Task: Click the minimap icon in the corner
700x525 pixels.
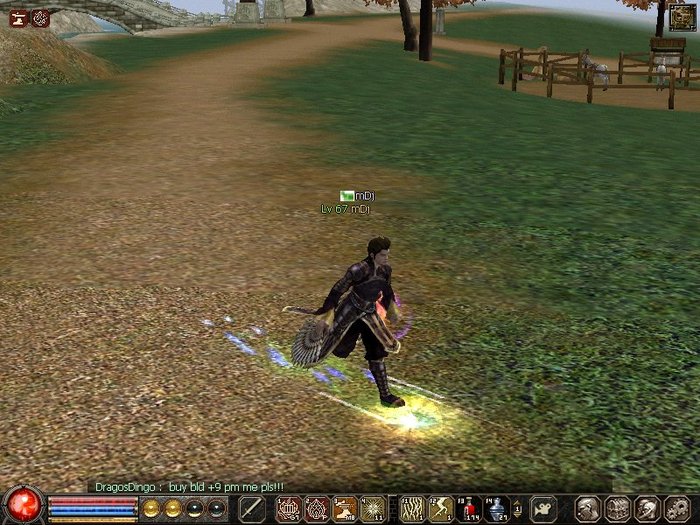Action: click(683, 17)
